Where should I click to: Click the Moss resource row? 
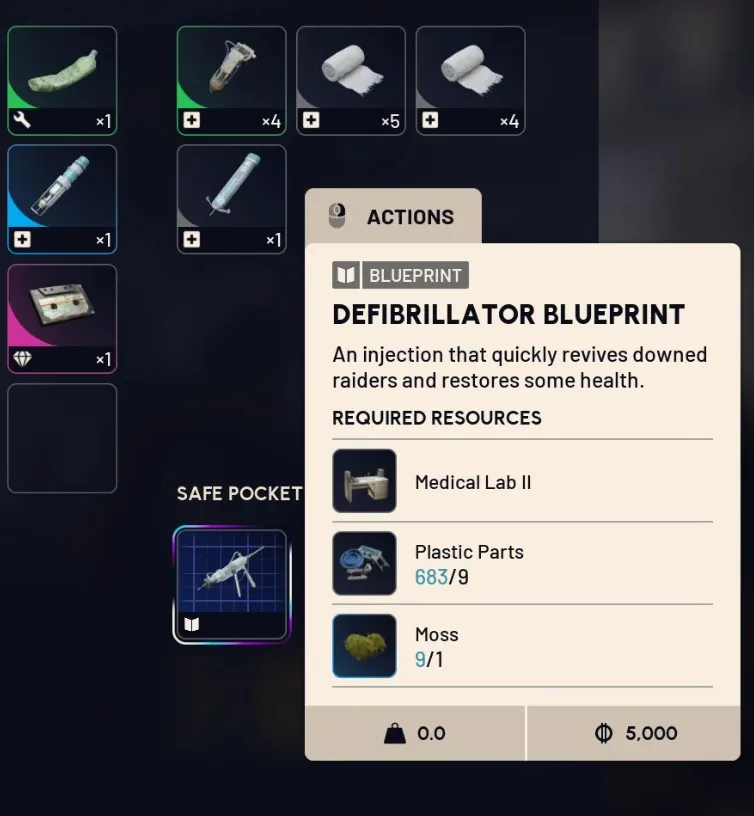[x=522, y=646]
